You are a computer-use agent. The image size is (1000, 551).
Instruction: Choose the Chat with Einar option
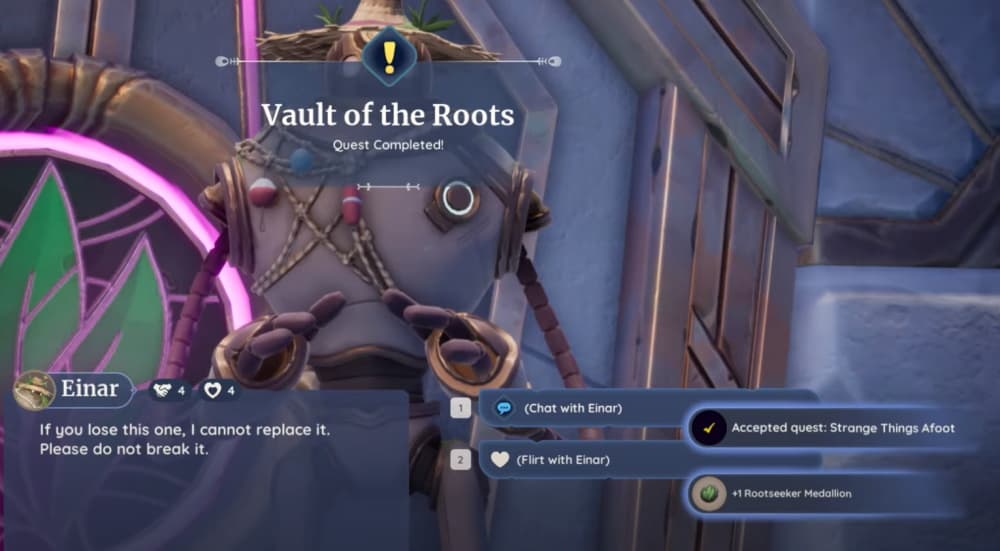573,408
